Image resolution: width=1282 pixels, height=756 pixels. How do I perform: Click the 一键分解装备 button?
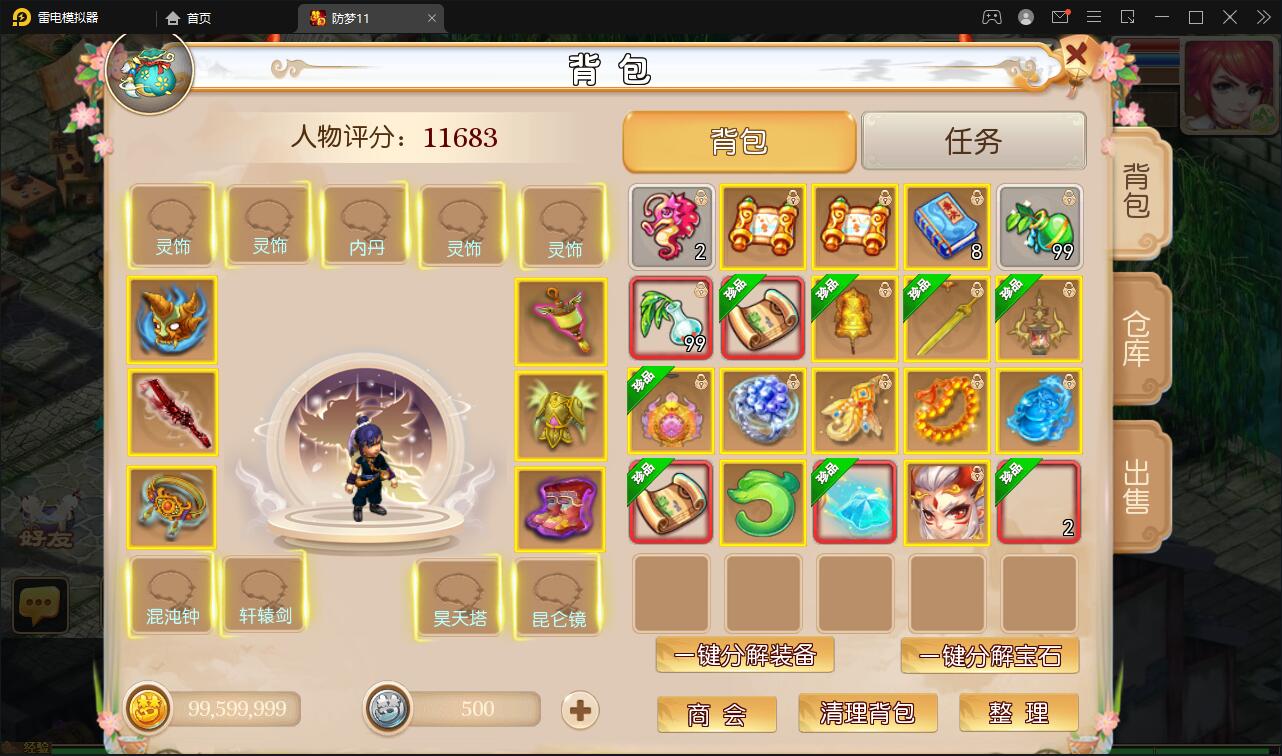click(x=744, y=656)
